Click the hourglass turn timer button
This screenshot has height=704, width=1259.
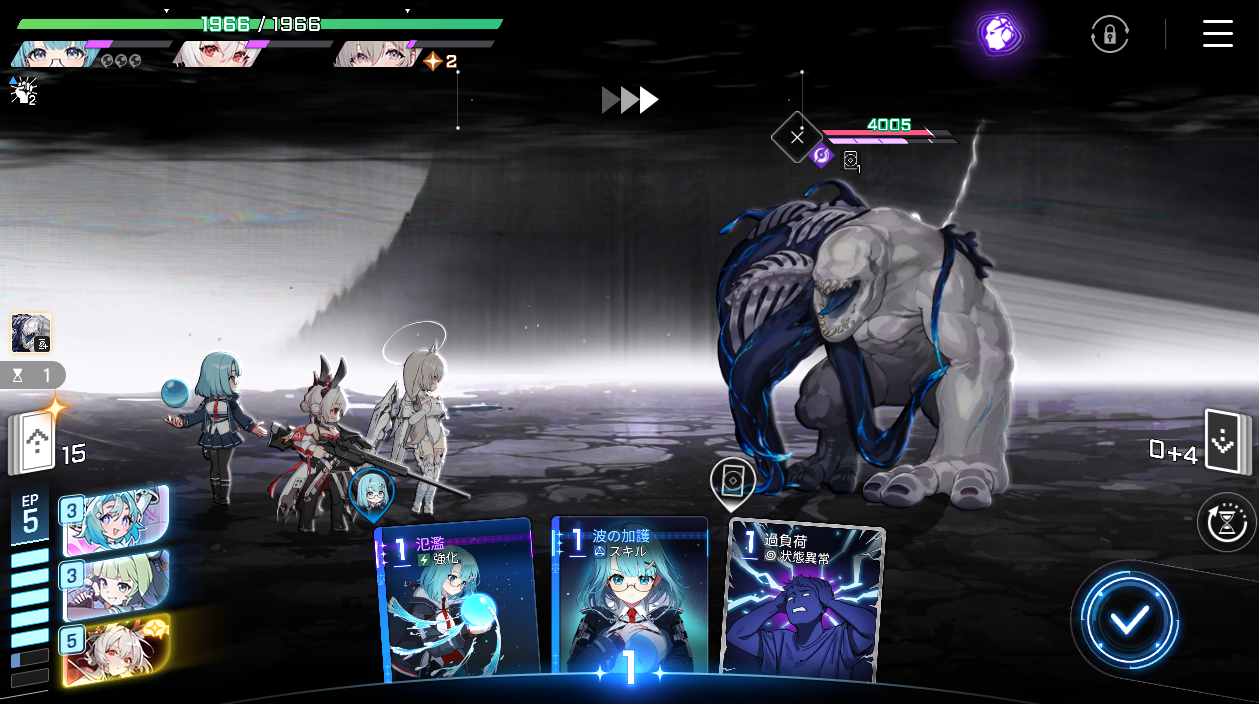tap(1226, 522)
